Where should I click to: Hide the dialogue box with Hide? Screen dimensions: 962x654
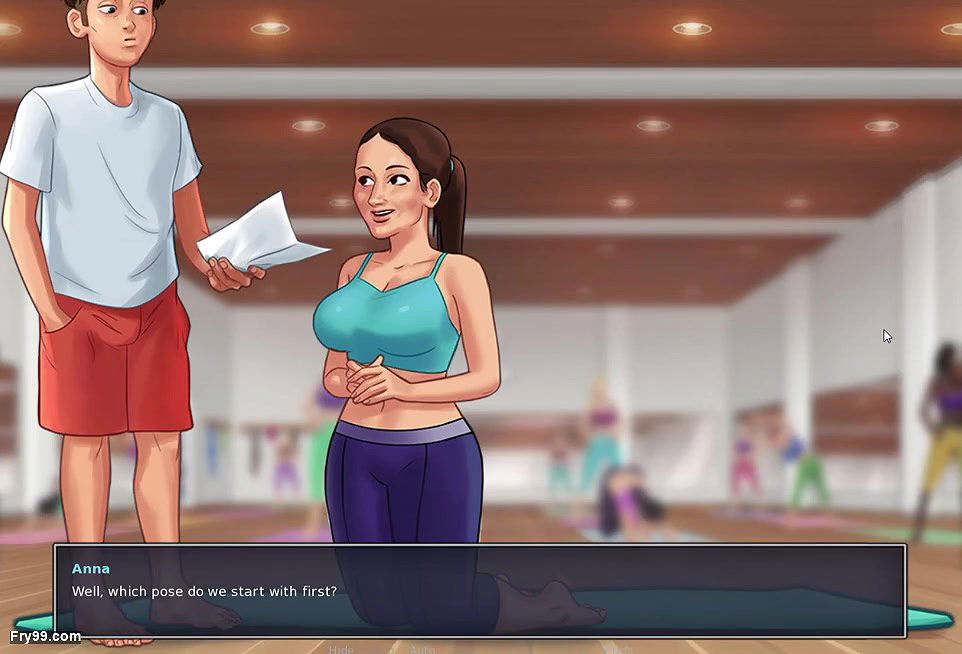click(341, 649)
